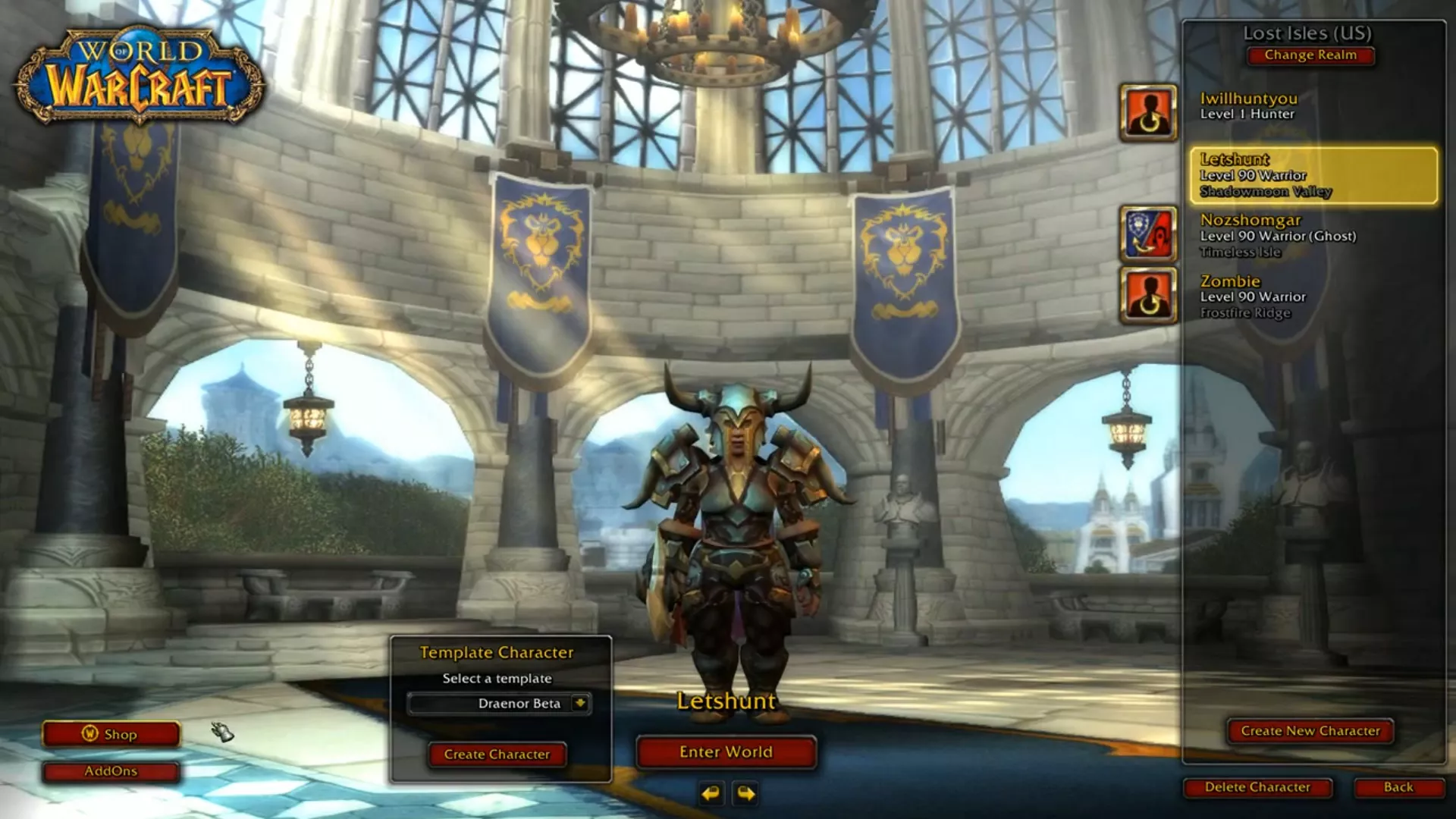The height and width of the screenshot is (819, 1456).
Task: Create New Character from the realm panel
Action: click(x=1310, y=731)
